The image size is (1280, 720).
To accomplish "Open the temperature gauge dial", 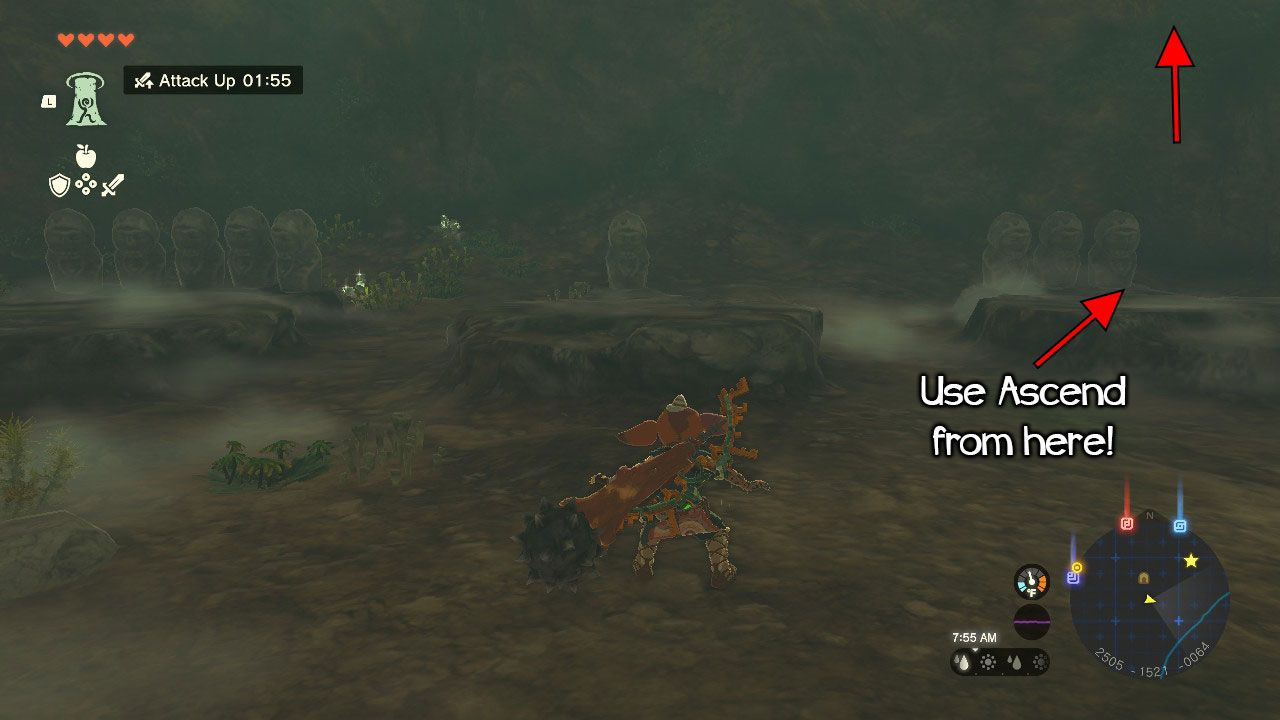I will 1031,582.
